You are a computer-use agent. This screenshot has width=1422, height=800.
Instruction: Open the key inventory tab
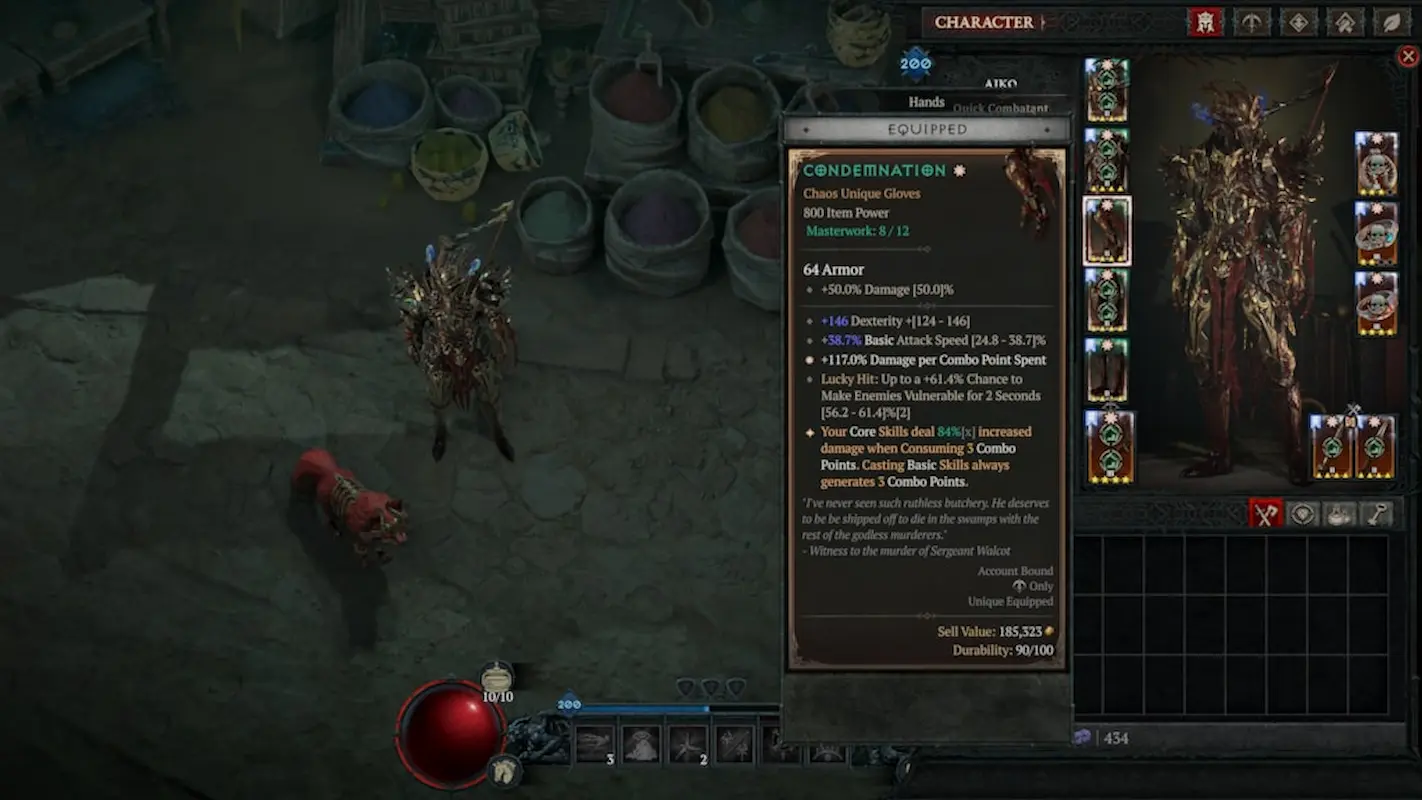1377,514
